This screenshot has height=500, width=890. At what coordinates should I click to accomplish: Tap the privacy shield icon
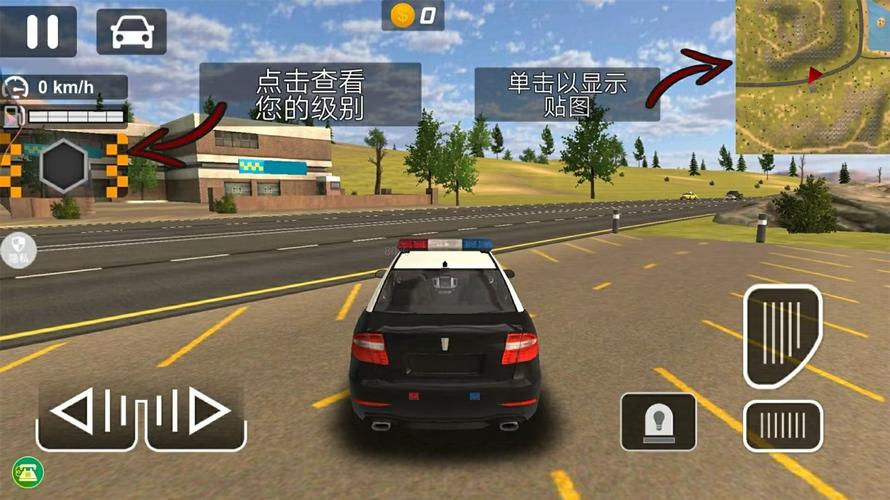19,246
